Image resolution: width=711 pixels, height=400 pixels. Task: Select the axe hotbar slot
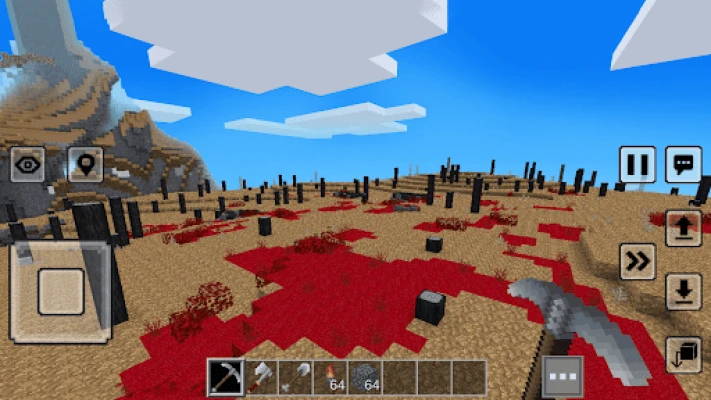click(261, 377)
